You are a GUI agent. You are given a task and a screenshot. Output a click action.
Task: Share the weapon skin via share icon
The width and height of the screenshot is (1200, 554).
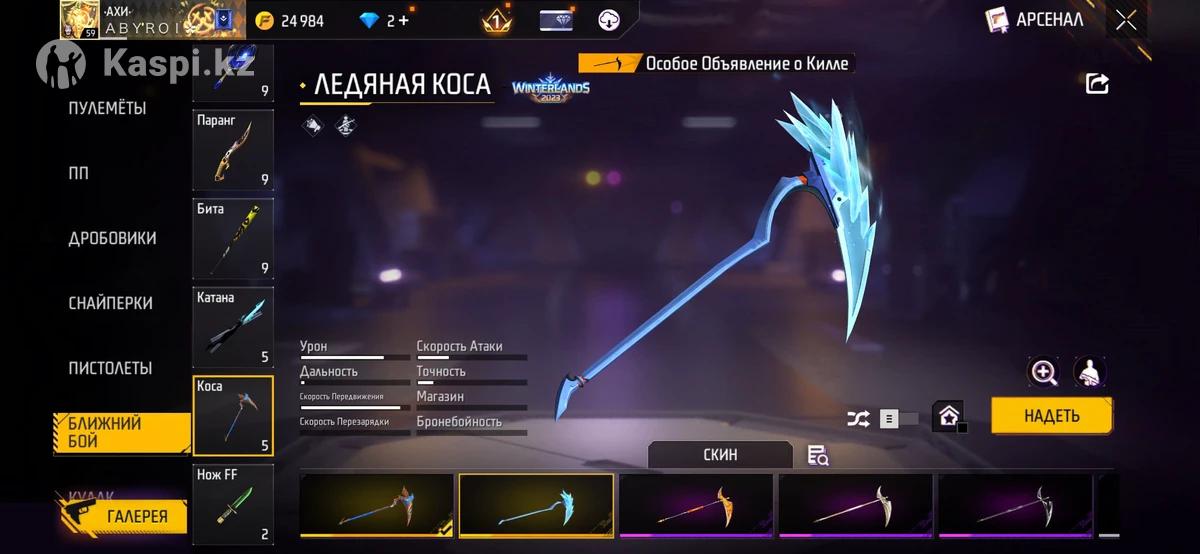(x=1097, y=84)
